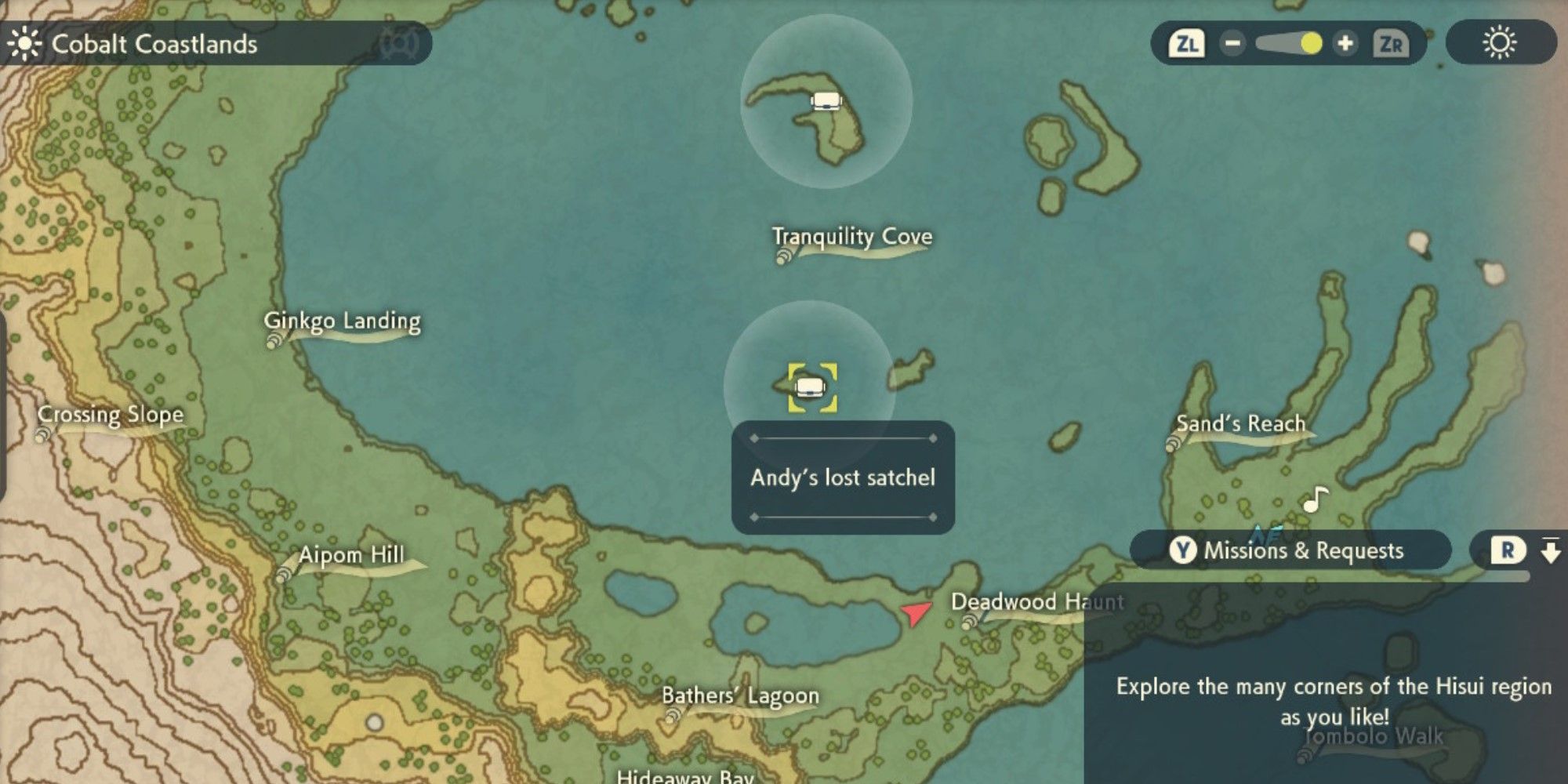Select the Deadwood Haunt location label
This screenshot has height=784, width=1568.
click(1036, 602)
